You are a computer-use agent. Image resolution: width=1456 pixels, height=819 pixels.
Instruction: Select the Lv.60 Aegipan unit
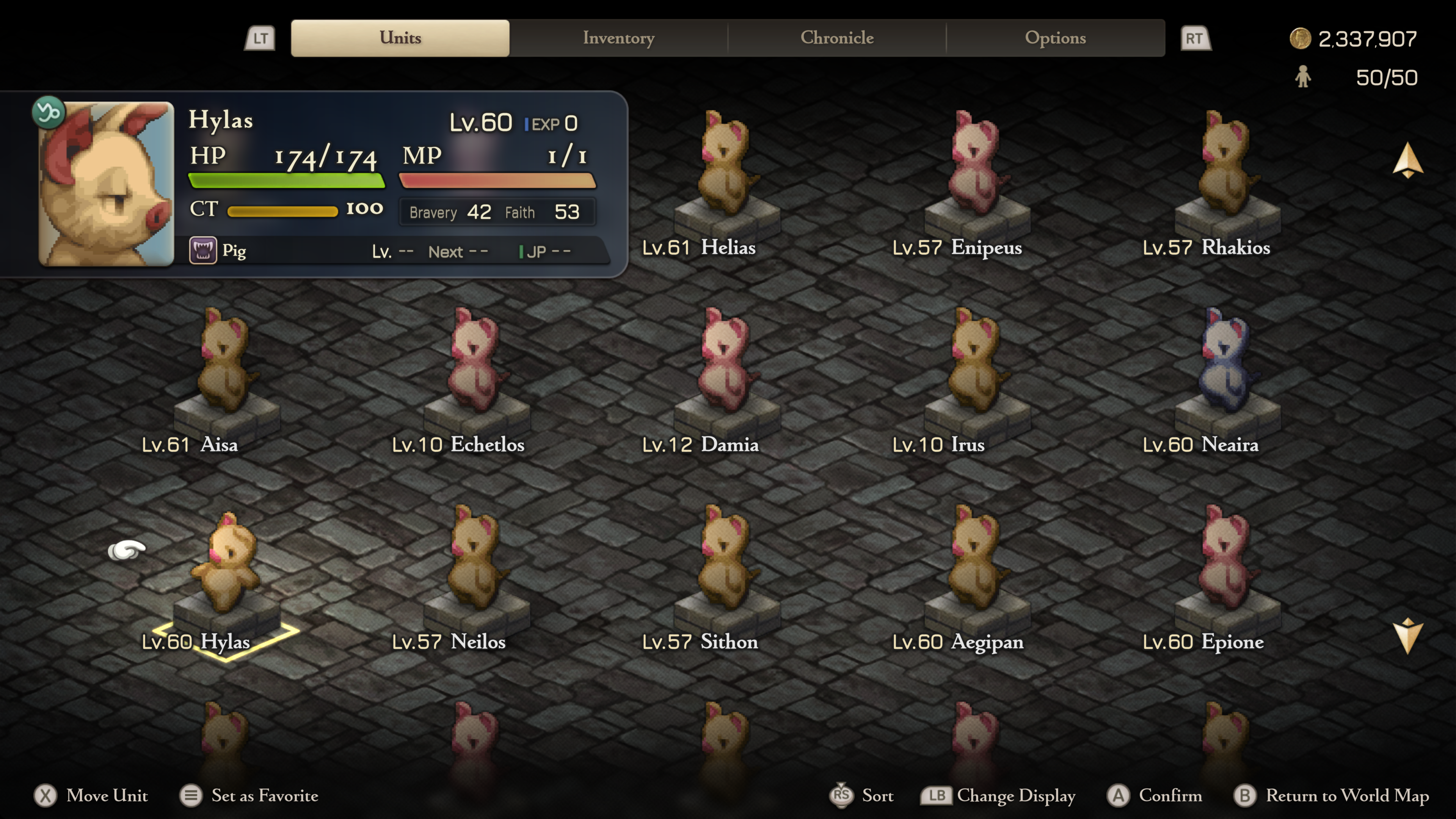point(977,565)
